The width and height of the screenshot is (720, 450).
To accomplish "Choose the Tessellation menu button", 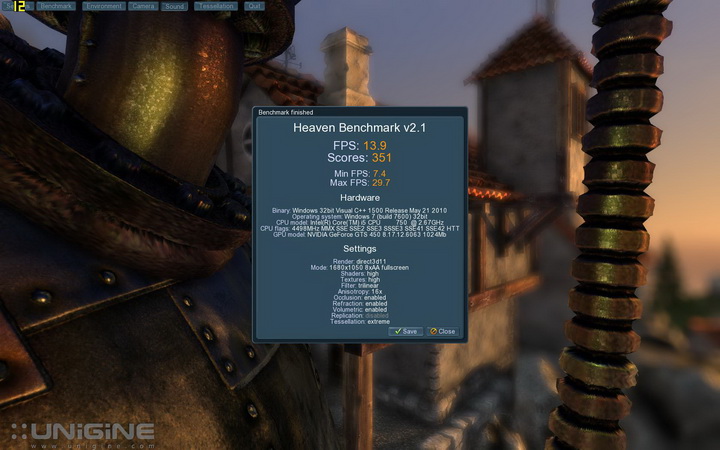I will tap(215, 6).
